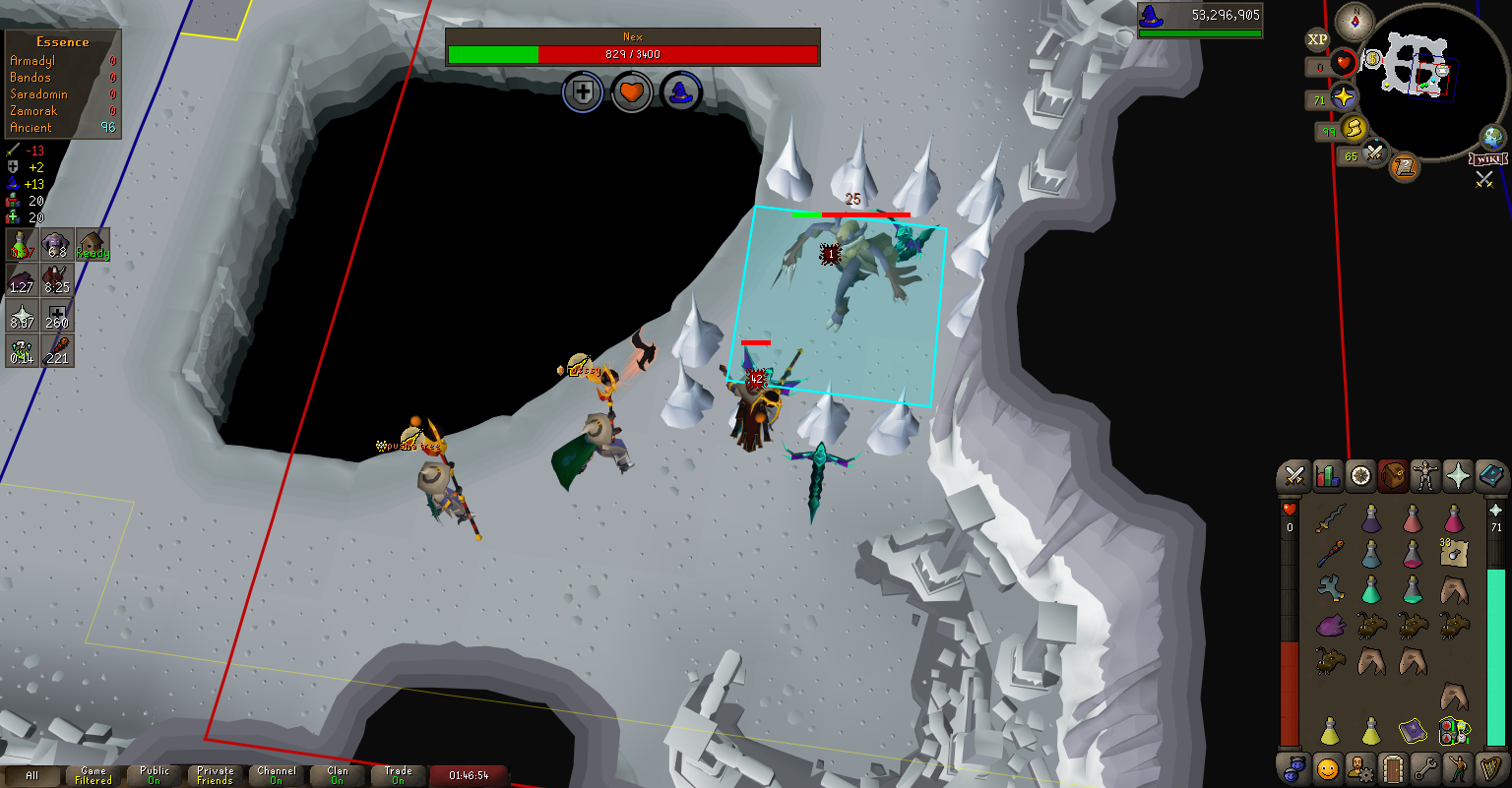Toggle the XP drops orb
1512x788 pixels.
pos(1317,39)
